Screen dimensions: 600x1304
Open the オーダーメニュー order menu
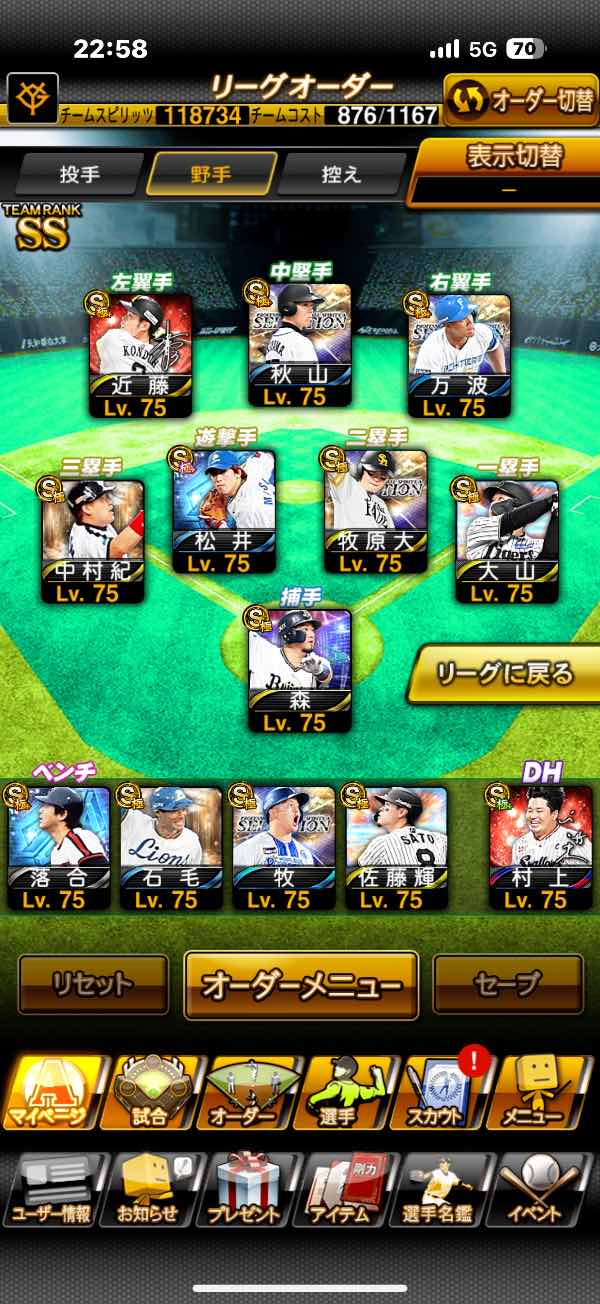(301, 984)
